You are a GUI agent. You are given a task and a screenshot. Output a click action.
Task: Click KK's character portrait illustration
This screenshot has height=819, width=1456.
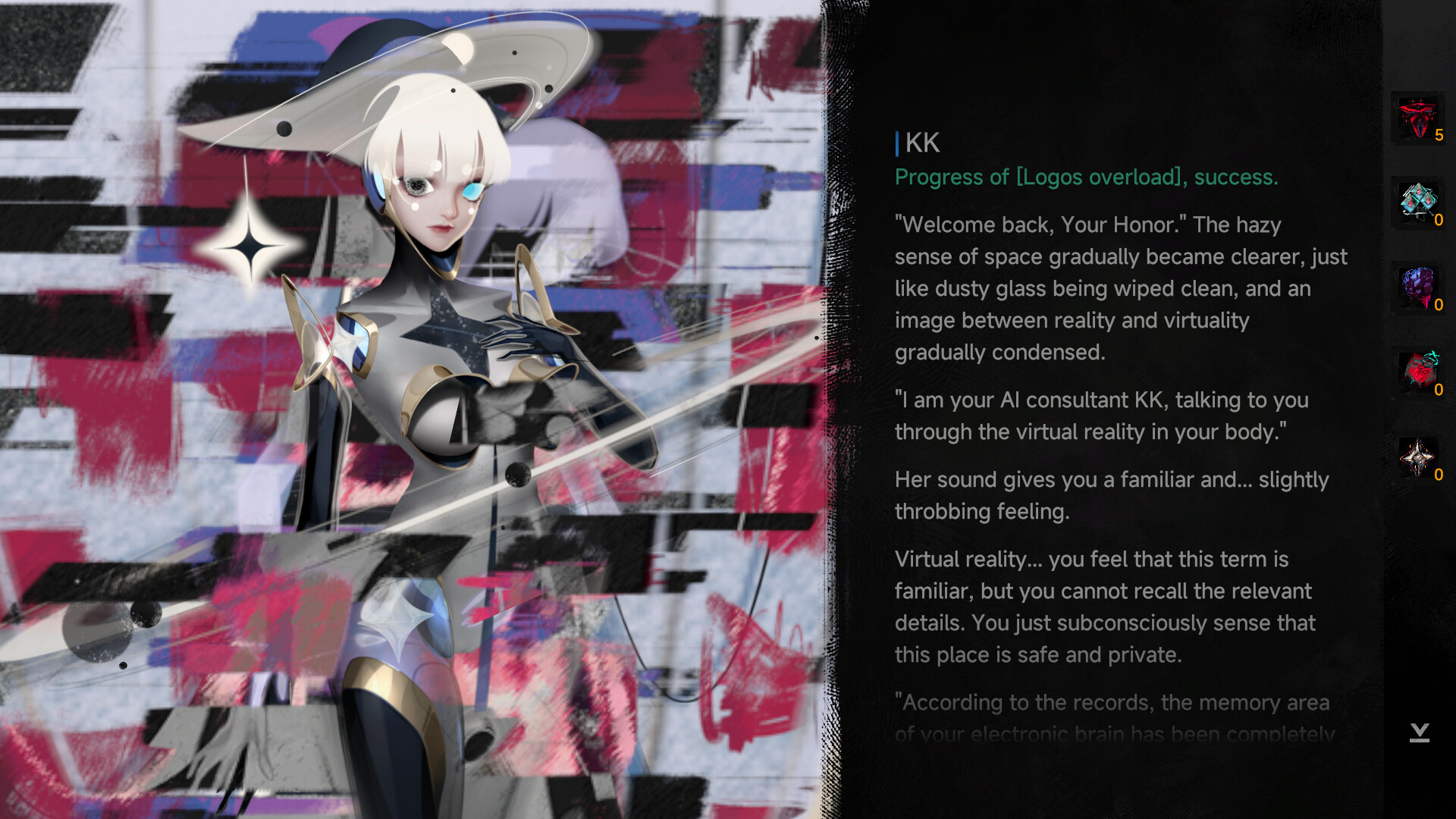(425, 303)
